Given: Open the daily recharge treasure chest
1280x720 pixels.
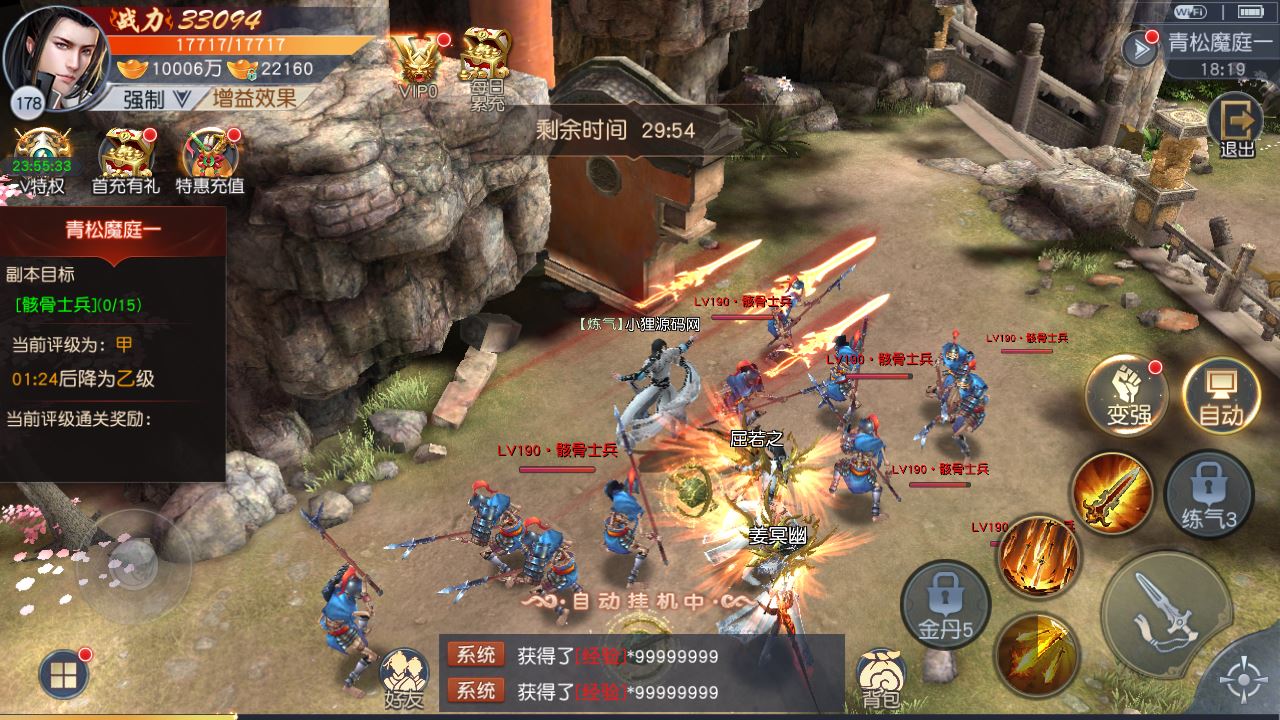Looking at the screenshot, I should pos(486,62).
